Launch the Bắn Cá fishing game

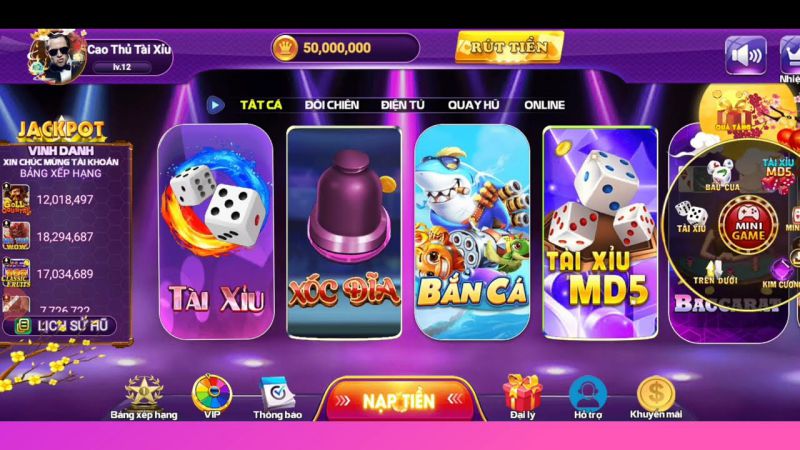[x=471, y=231]
